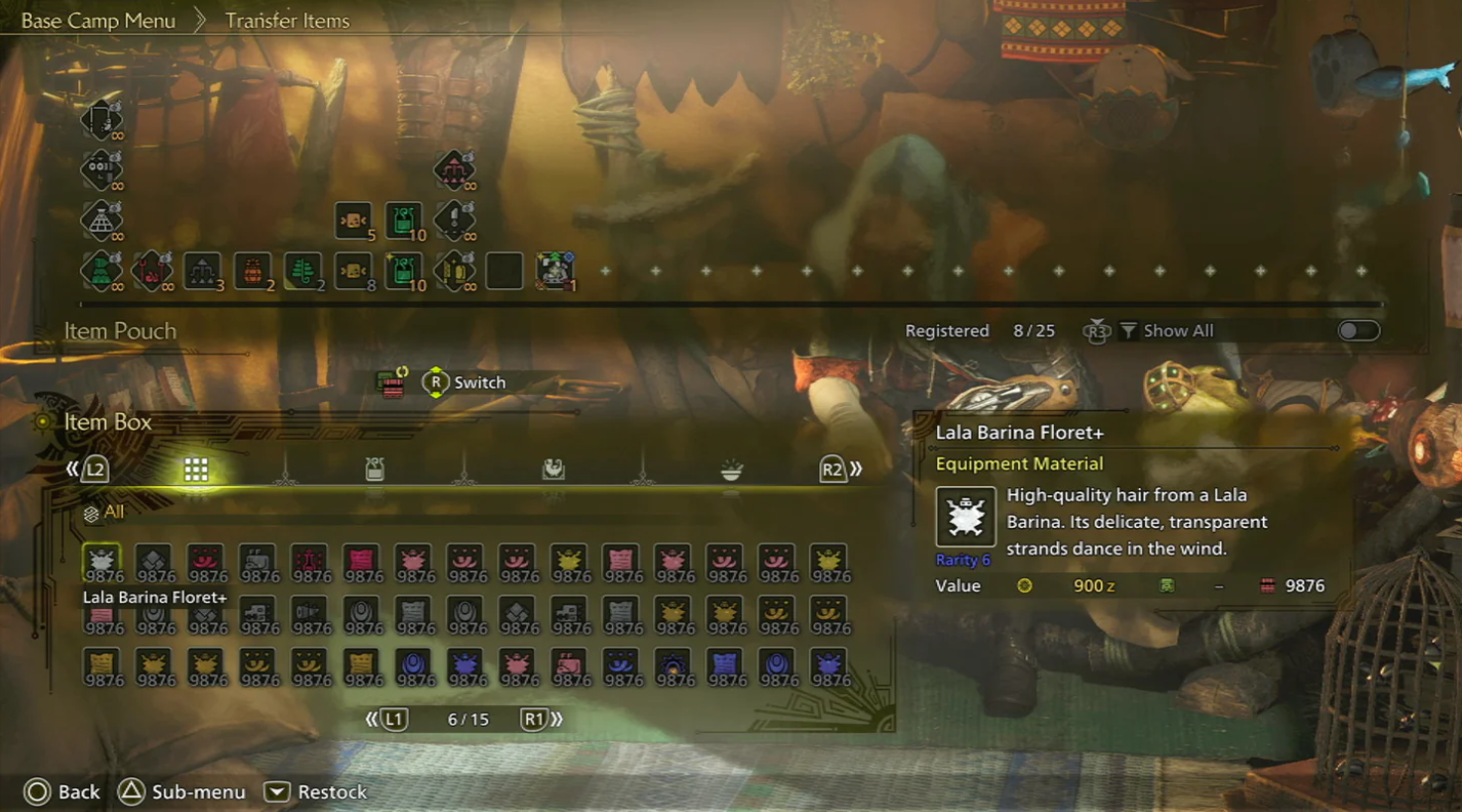This screenshot has height=812, width=1462.
Task: Choose the green herb with count 2
Action: coord(303,270)
